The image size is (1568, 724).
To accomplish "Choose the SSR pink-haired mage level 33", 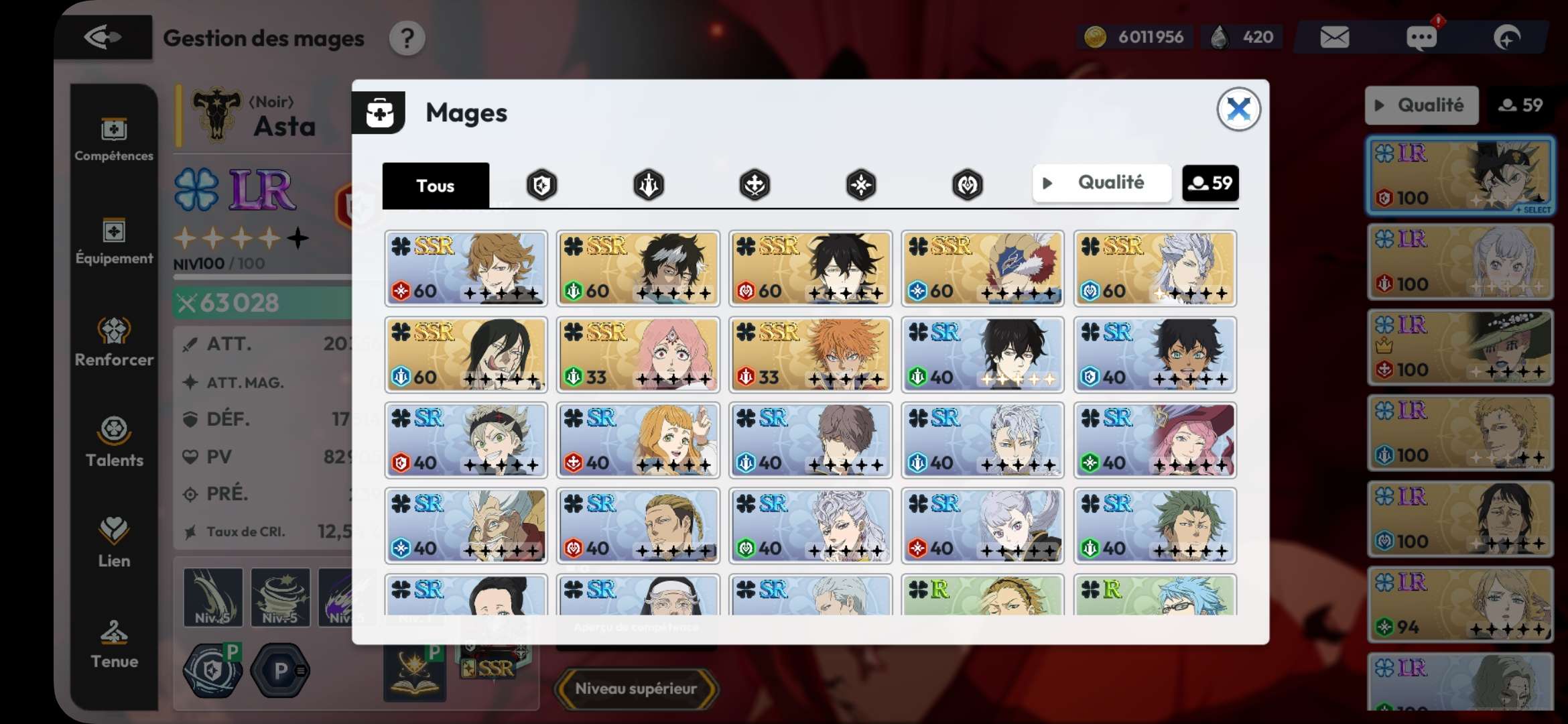I will [638, 355].
